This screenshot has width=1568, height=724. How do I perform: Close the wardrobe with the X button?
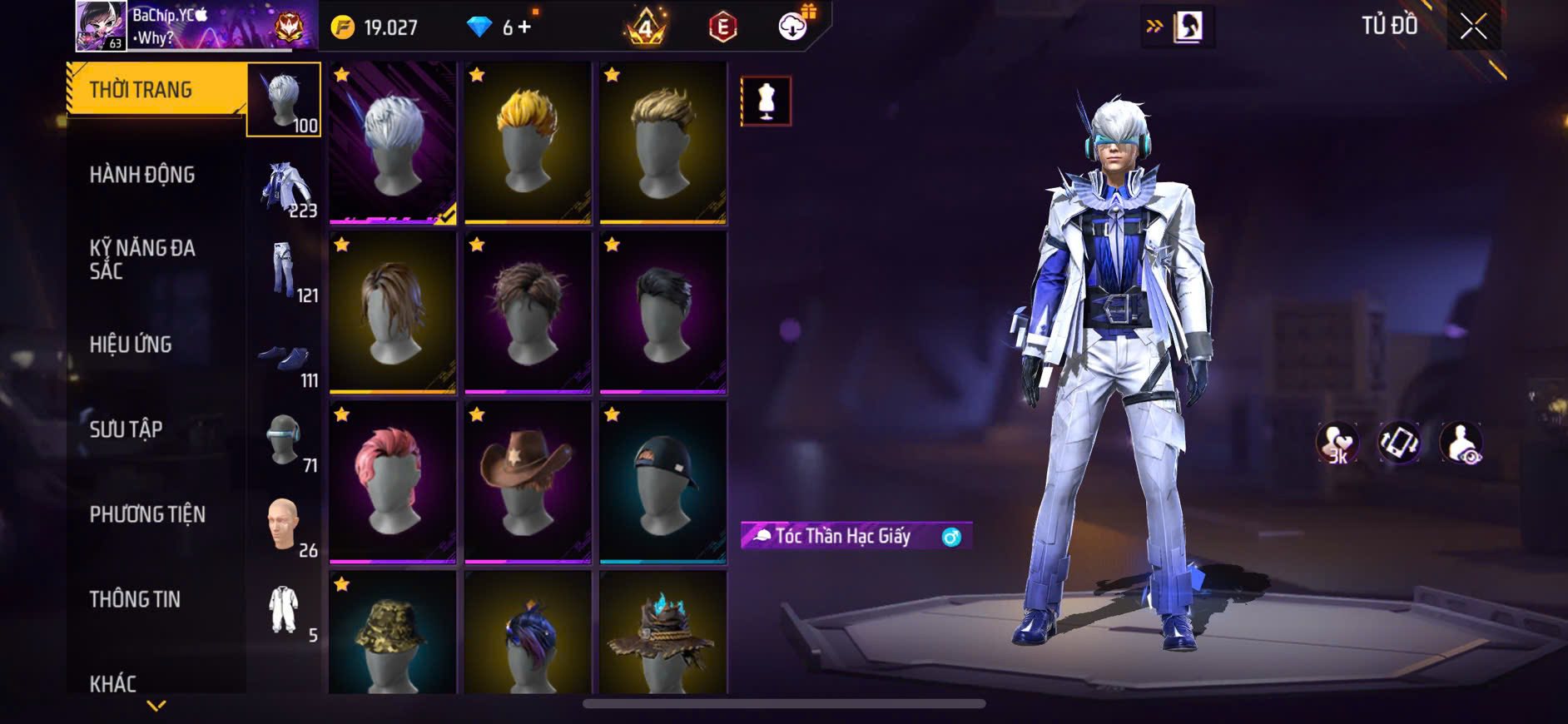click(1473, 27)
